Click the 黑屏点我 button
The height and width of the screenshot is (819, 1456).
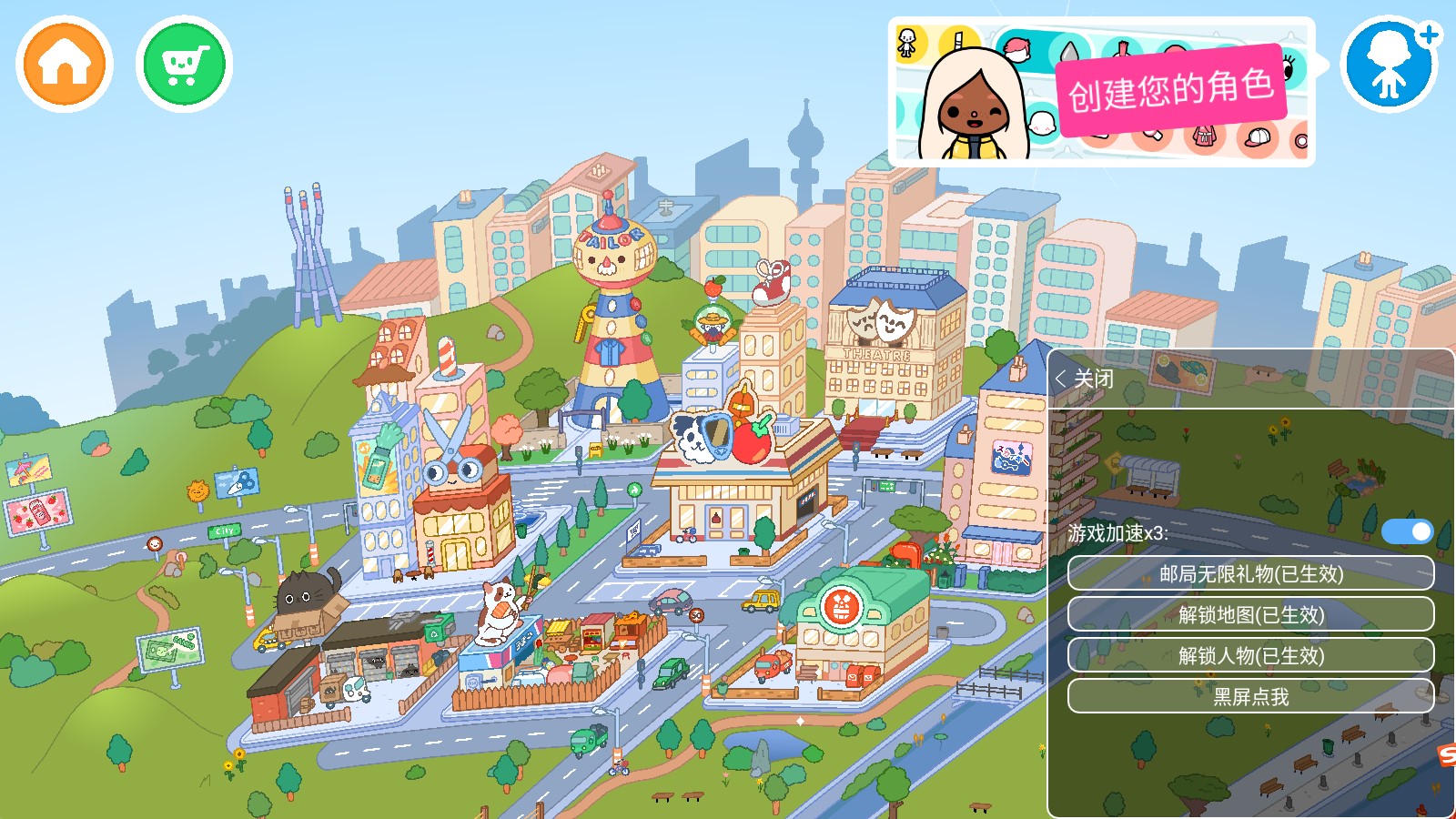click(x=1250, y=697)
